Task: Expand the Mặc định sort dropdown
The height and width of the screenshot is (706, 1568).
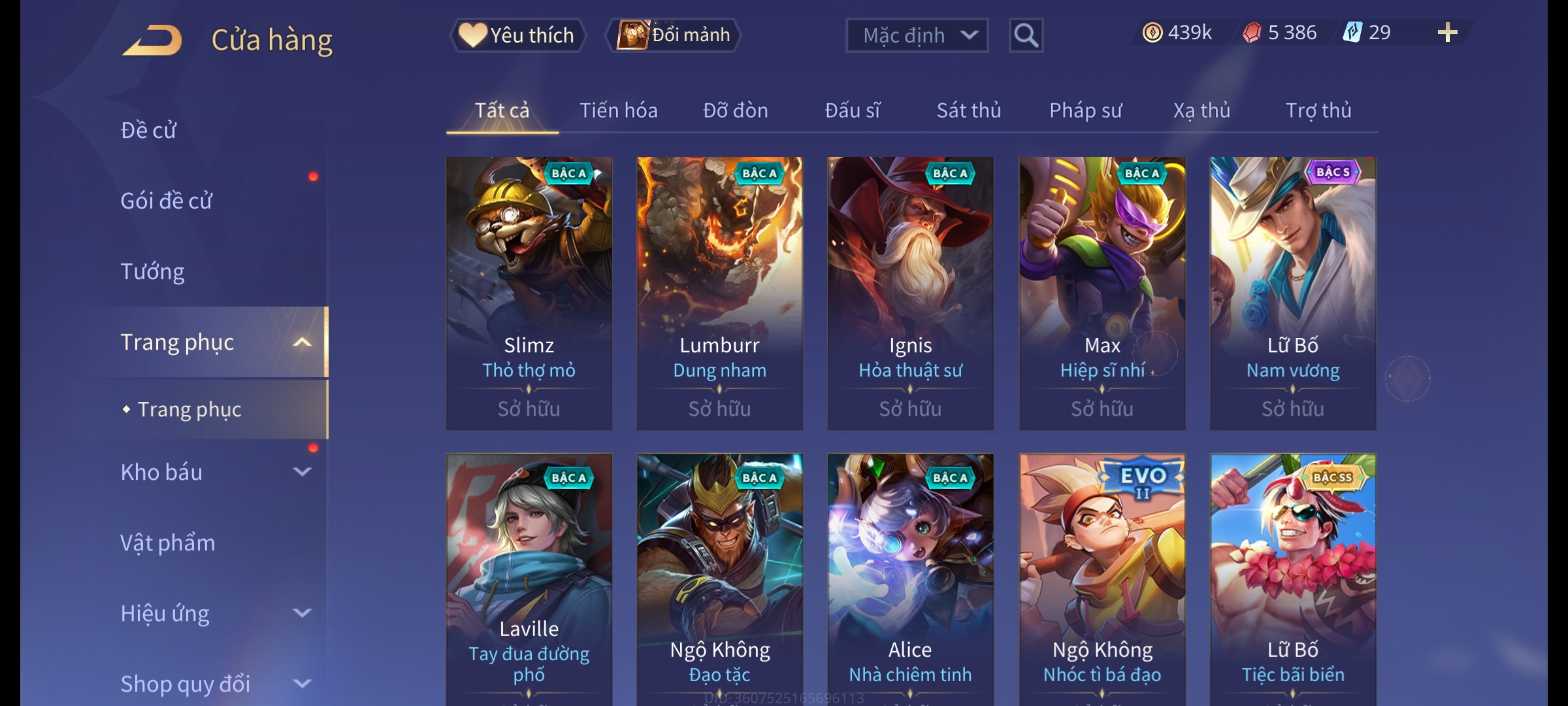Action: tap(917, 35)
